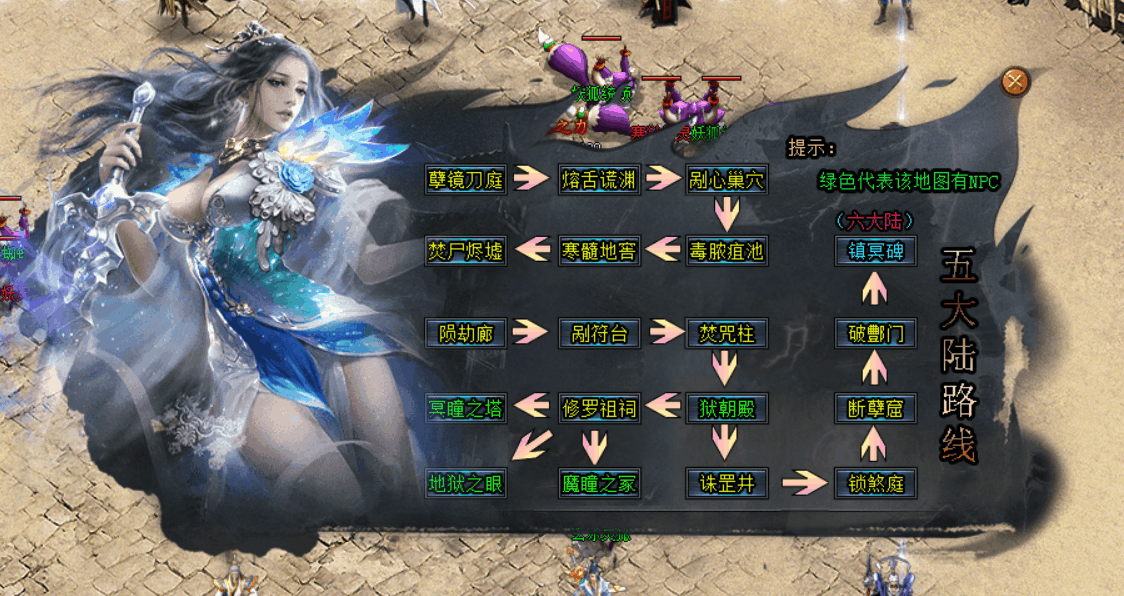Click the 剐心巢穴 map button
This screenshot has width=1124, height=596.
tap(726, 180)
